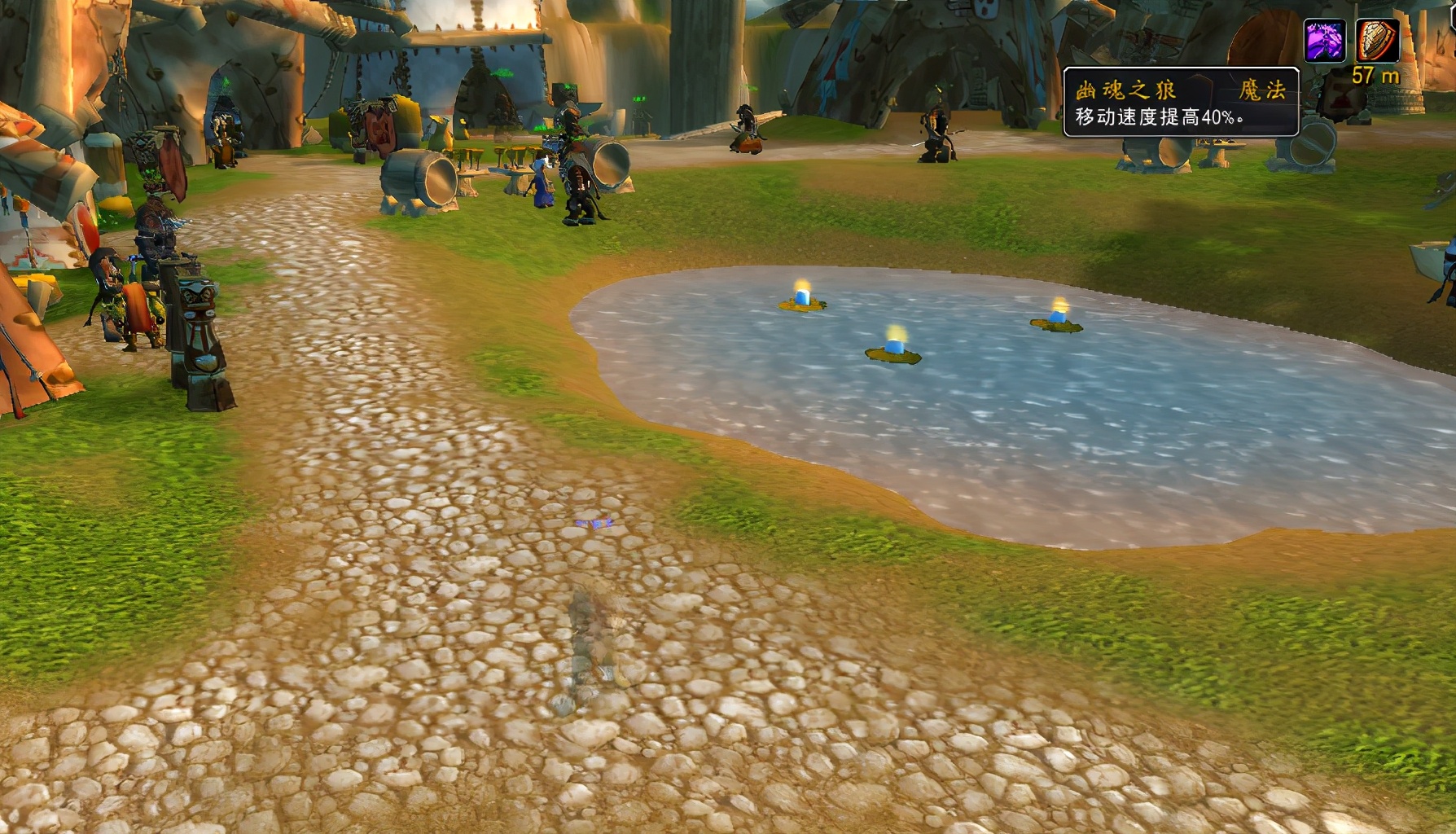1456x834 pixels.
Task: Click the purple Ghost Wolf buff icon
Action: [1324, 41]
